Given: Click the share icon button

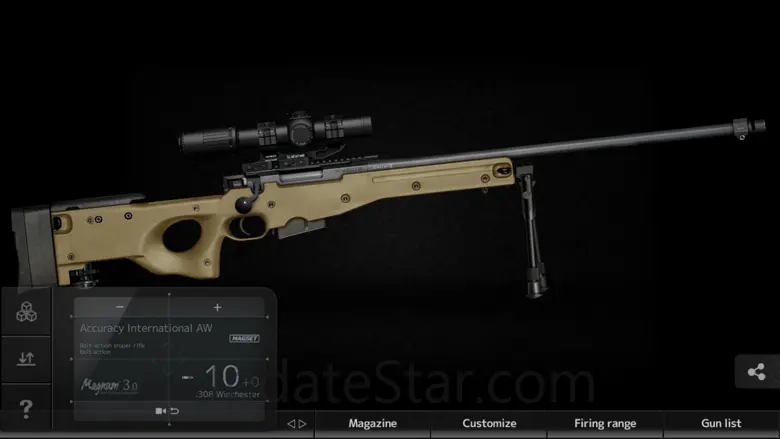Looking at the screenshot, I should [x=756, y=372].
